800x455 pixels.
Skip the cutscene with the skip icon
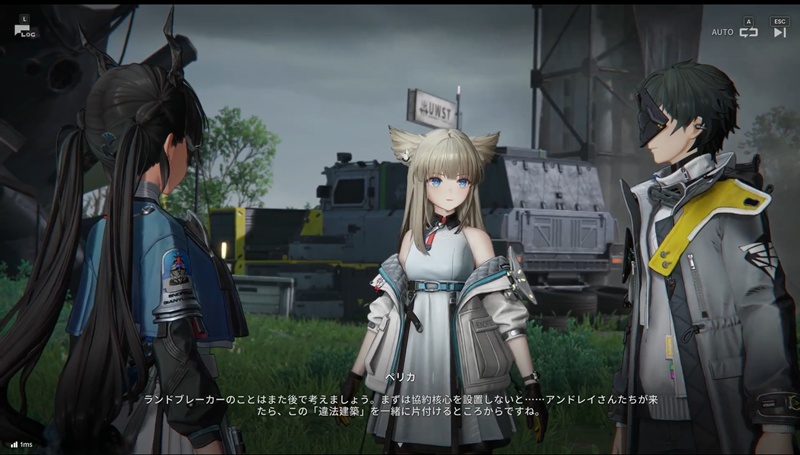[779, 32]
